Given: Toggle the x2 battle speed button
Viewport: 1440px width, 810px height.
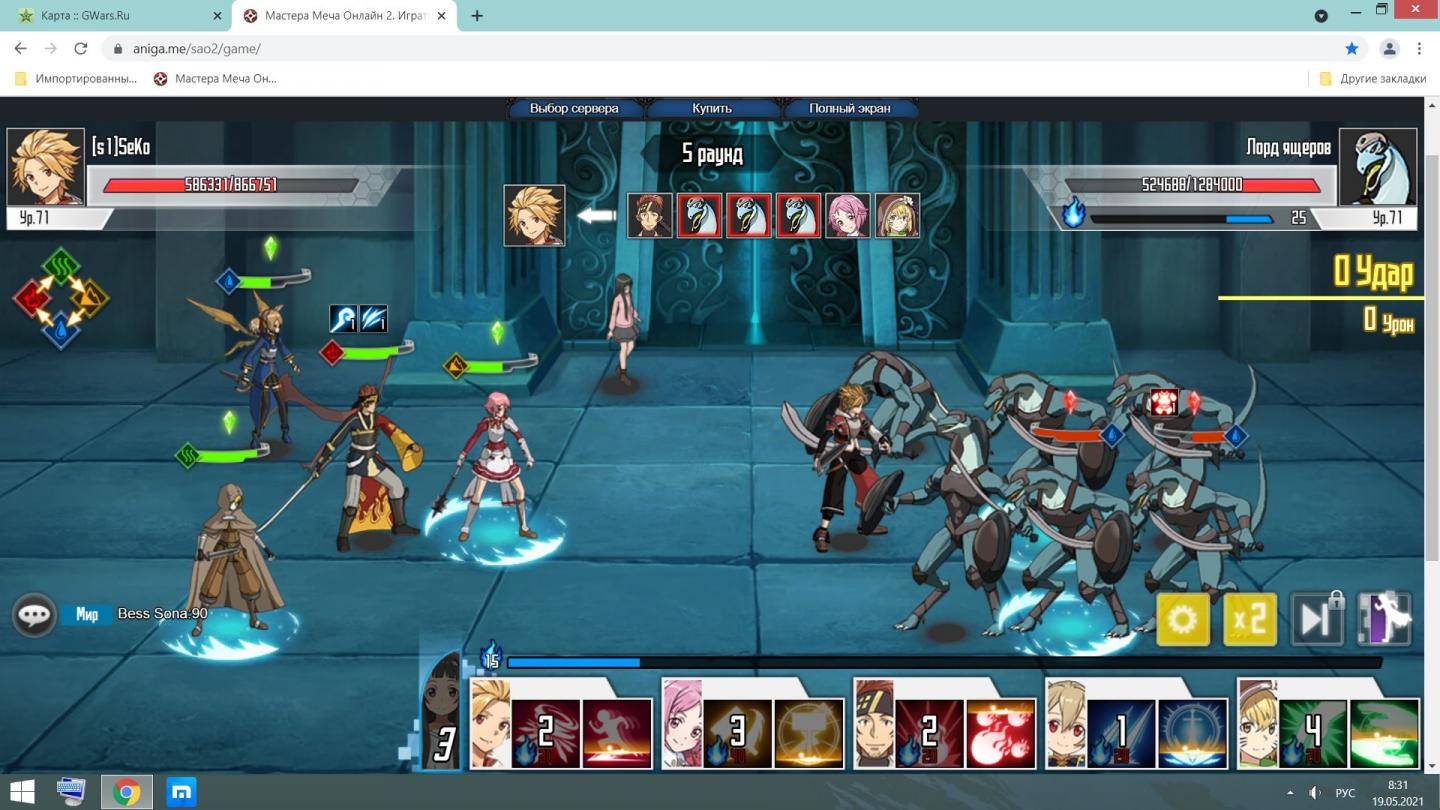Looking at the screenshot, I should point(1250,620).
